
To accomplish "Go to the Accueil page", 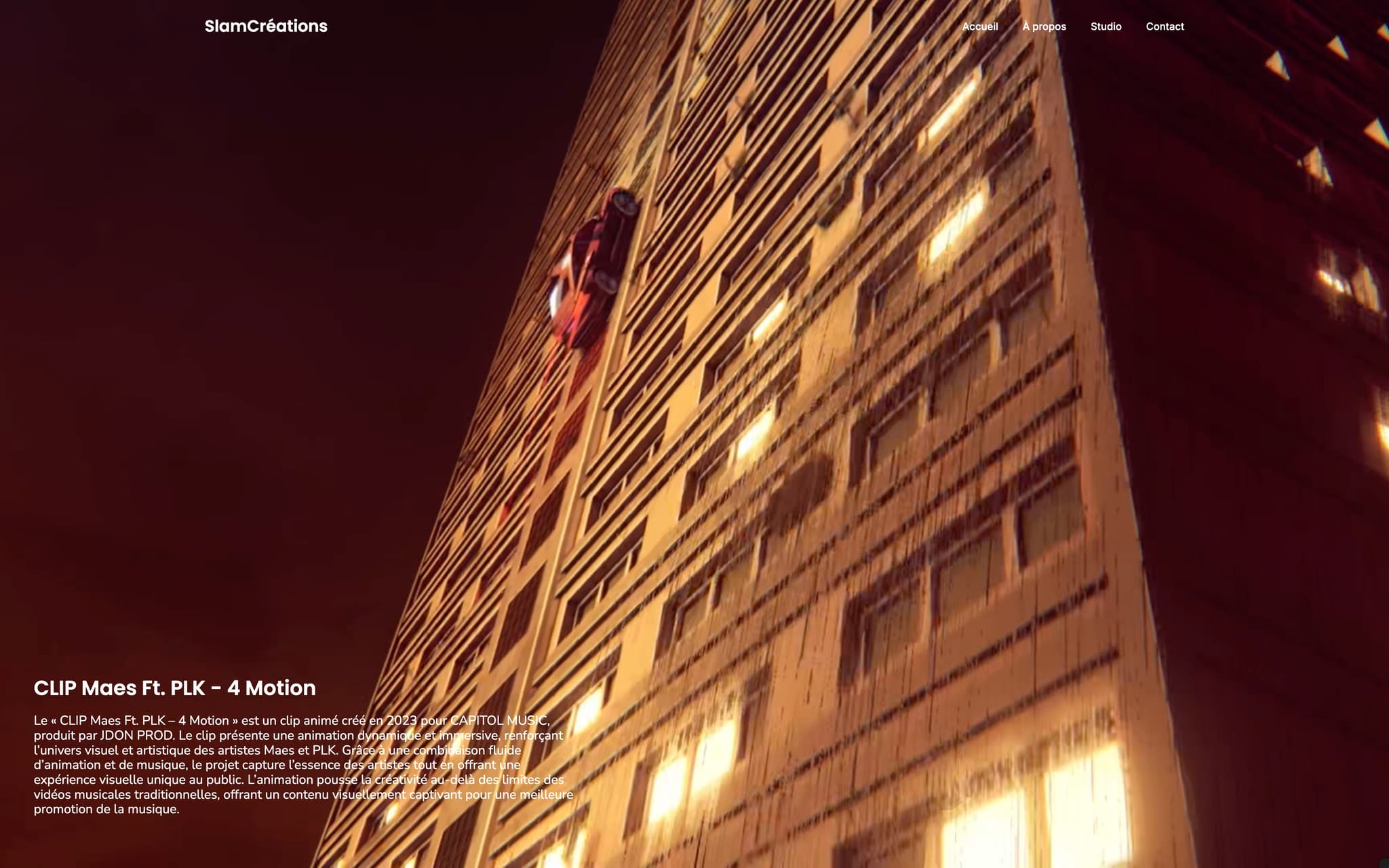I will (980, 26).
